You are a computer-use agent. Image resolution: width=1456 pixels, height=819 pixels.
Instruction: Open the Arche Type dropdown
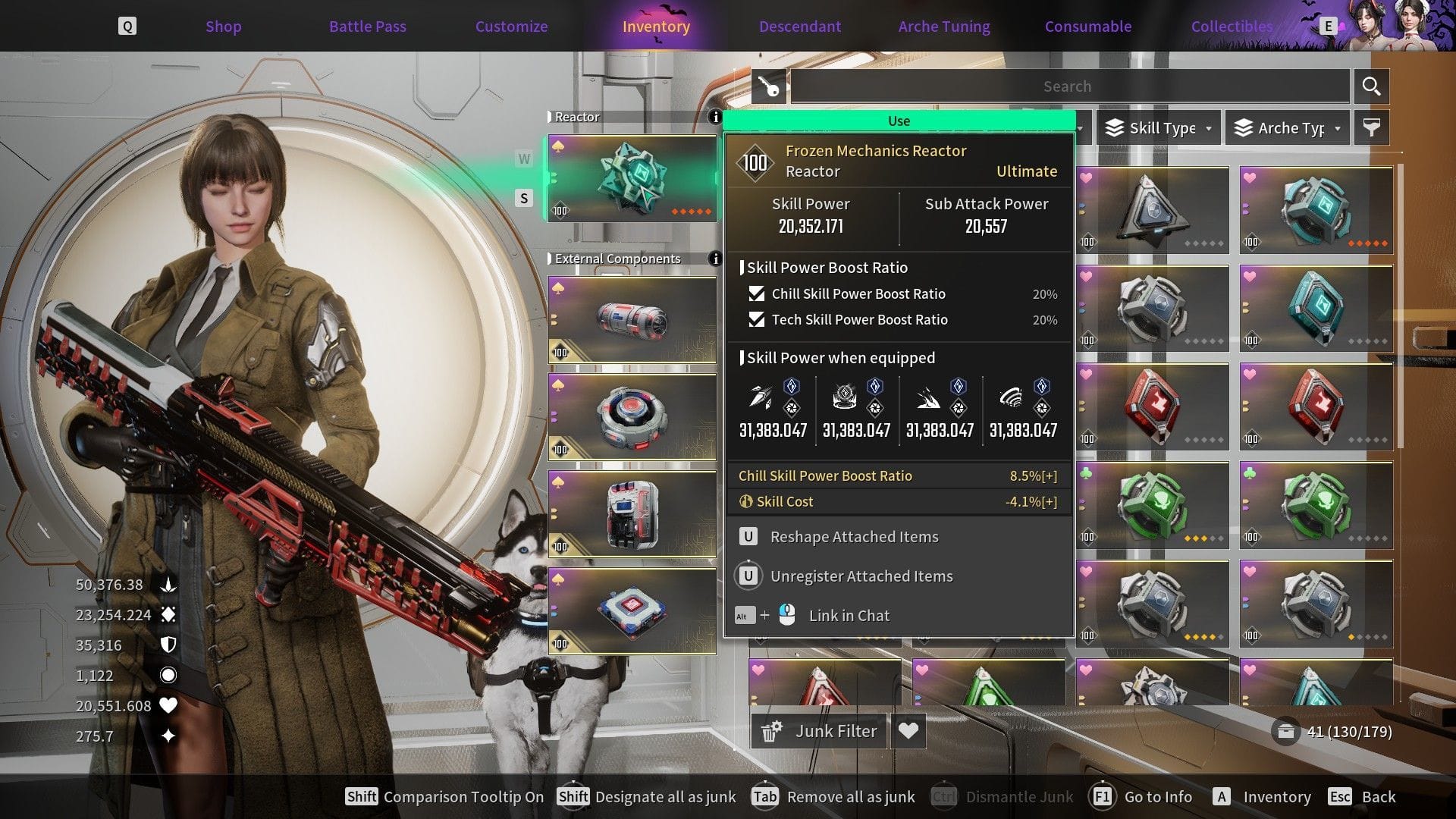click(x=1286, y=127)
